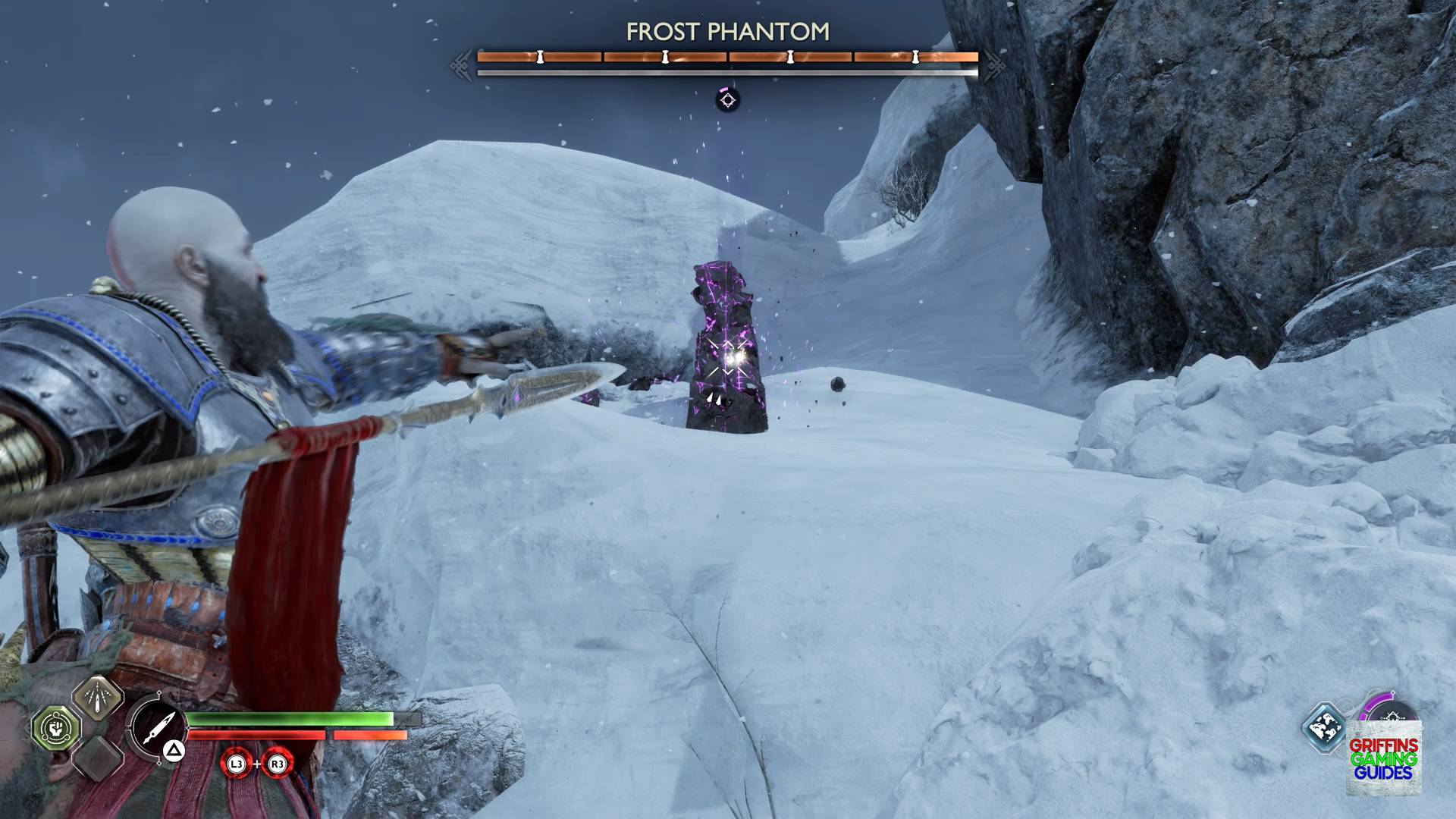Click Kratos' green health bar
This screenshot has width=1456, height=819.
coord(288,719)
